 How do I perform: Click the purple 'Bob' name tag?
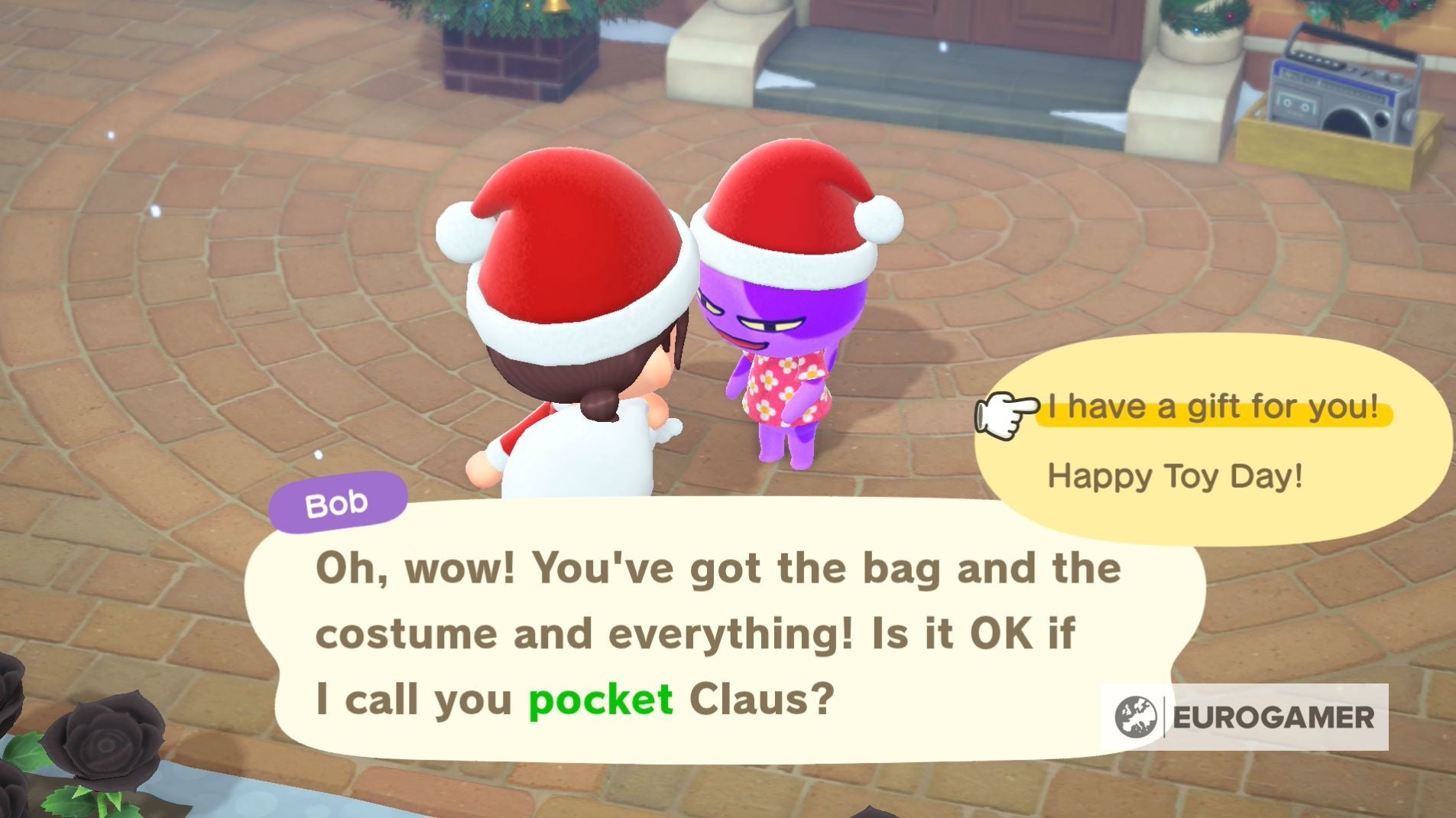pos(339,502)
